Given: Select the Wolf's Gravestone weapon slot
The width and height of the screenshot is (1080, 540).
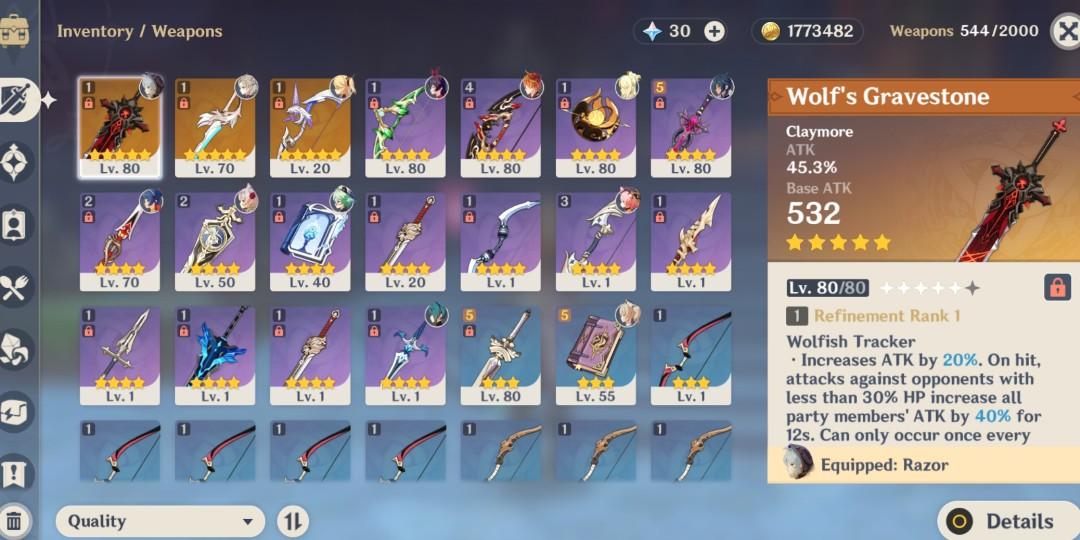Looking at the screenshot, I should pyautogui.click(x=120, y=127).
